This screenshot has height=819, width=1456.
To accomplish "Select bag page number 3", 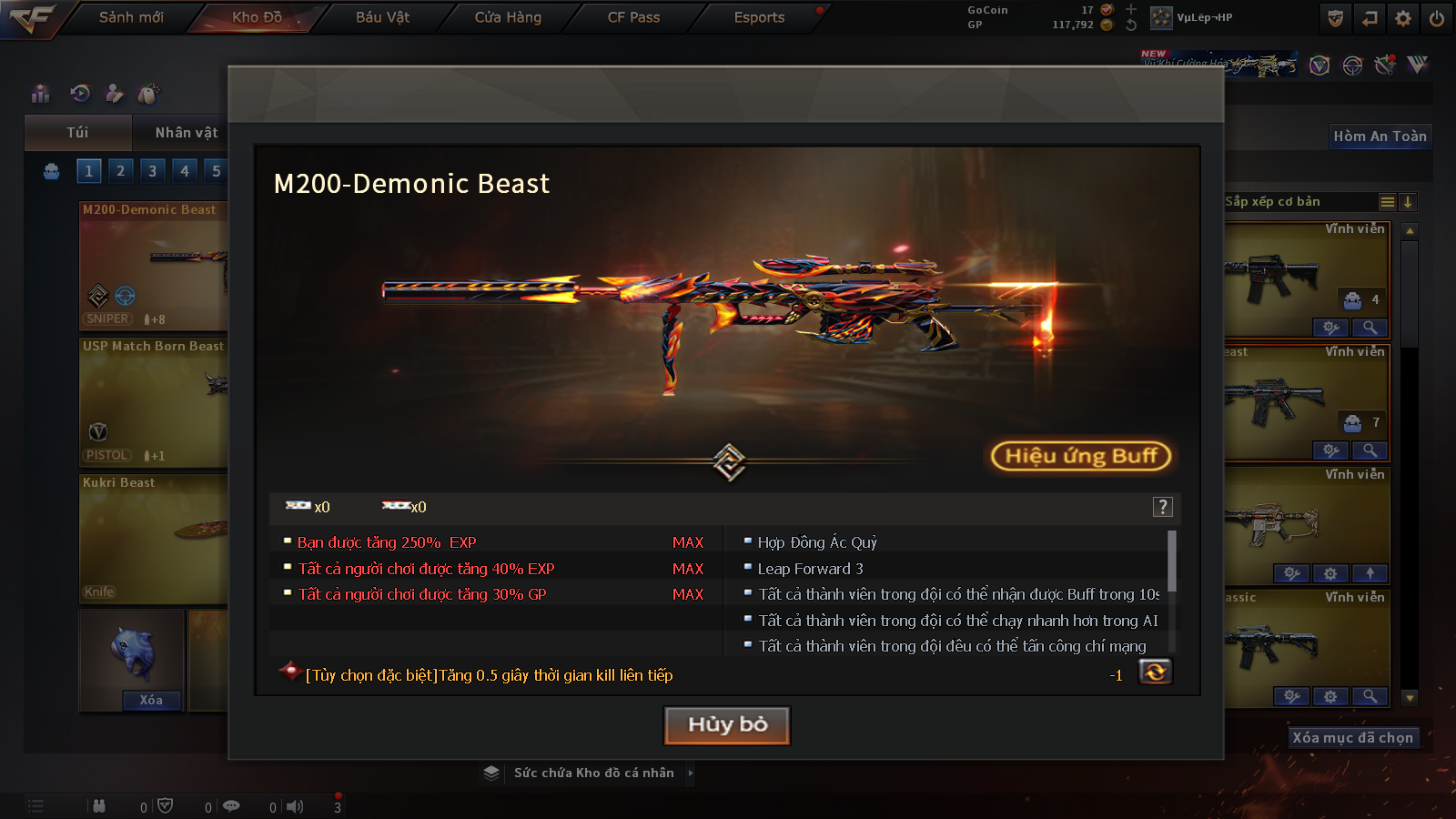I will tap(152, 171).
